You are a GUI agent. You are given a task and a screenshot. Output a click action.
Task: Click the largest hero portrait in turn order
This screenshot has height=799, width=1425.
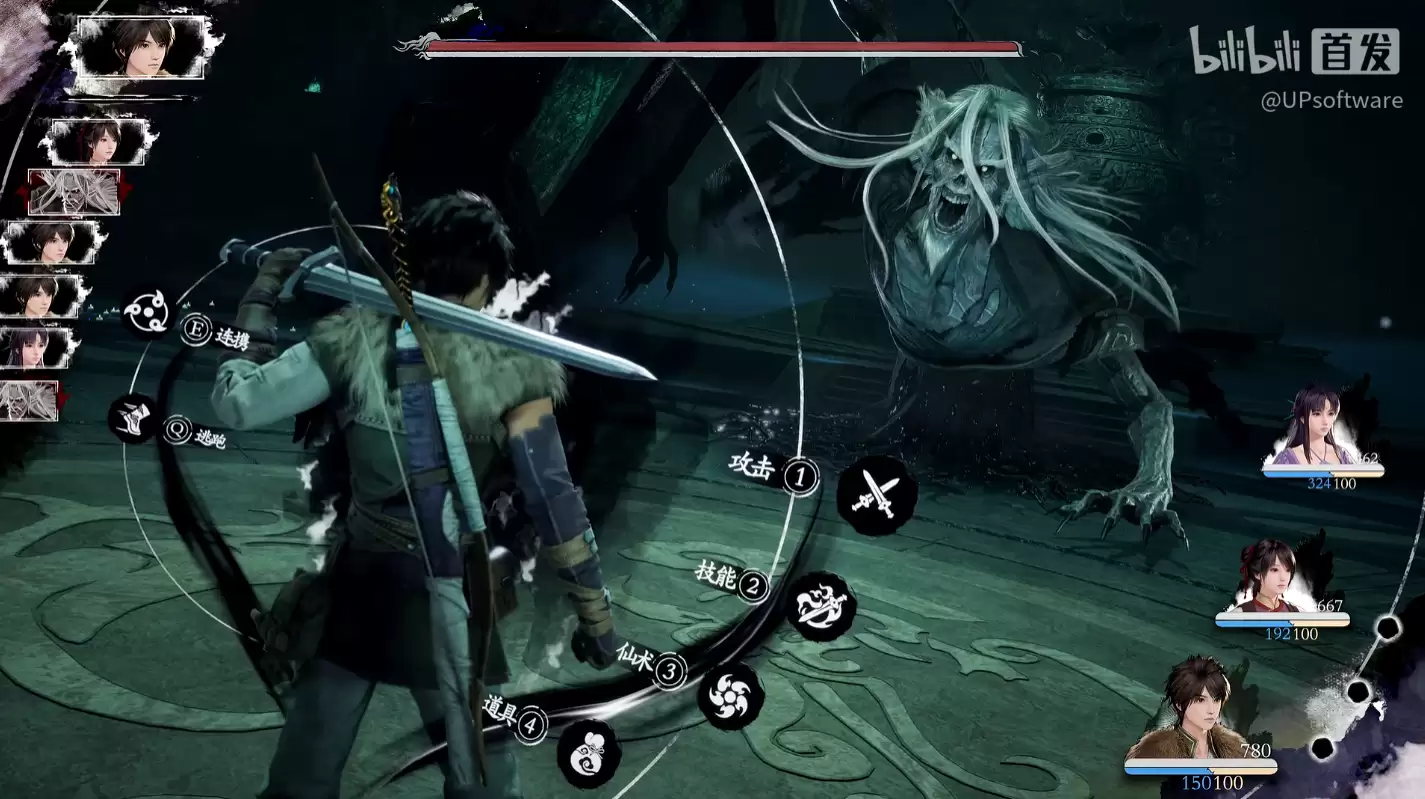(x=141, y=46)
